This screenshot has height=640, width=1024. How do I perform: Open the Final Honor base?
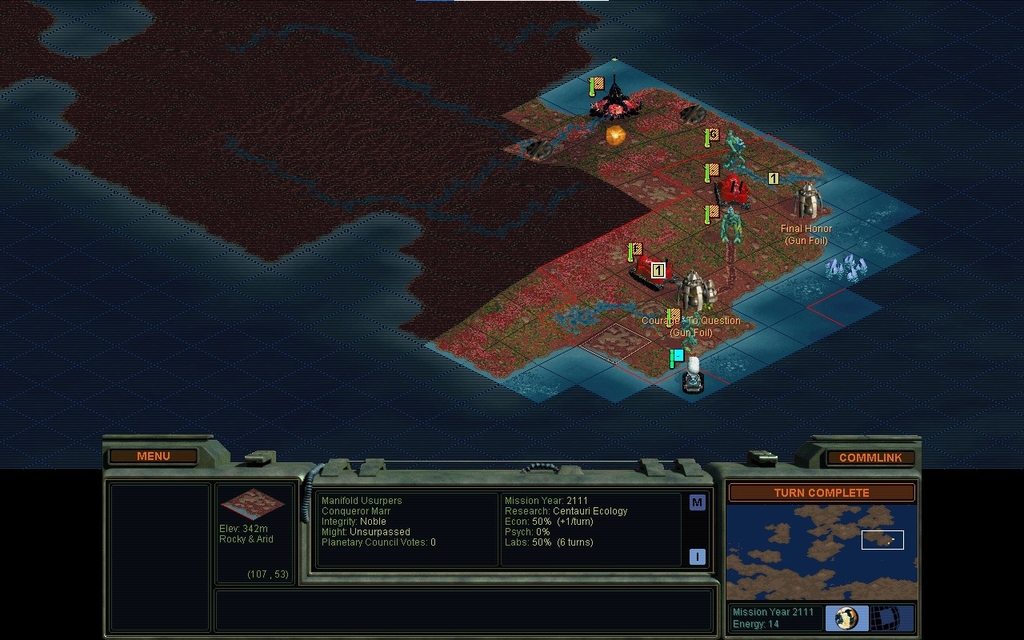(x=808, y=201)
